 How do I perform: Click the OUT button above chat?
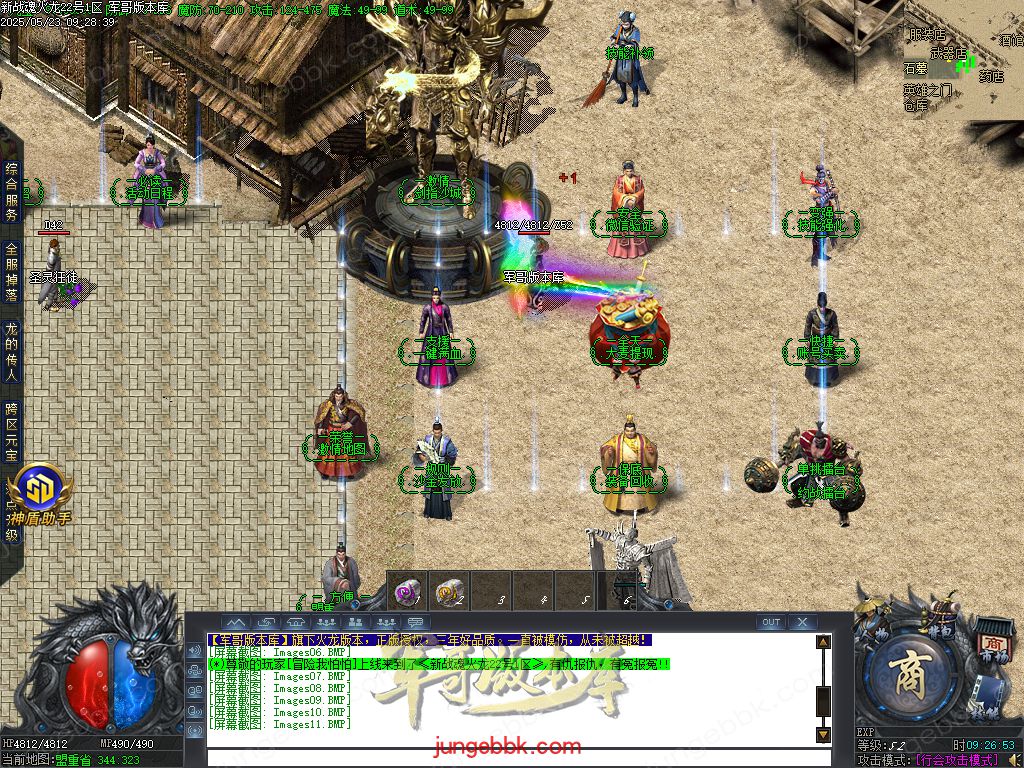tap(770, 622)
